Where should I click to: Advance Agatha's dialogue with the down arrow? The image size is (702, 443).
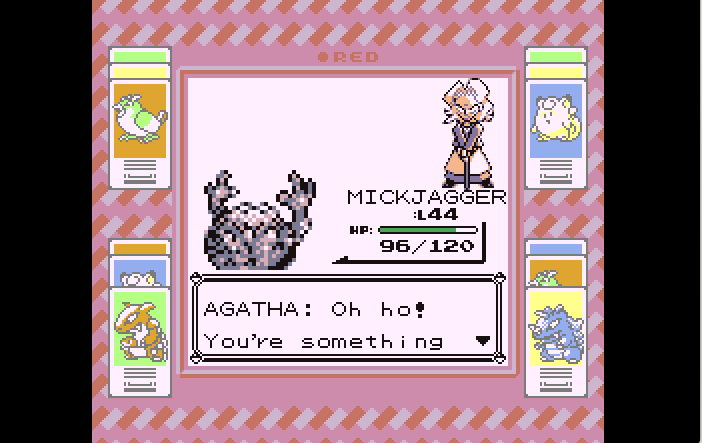click(x=483, y=341)
